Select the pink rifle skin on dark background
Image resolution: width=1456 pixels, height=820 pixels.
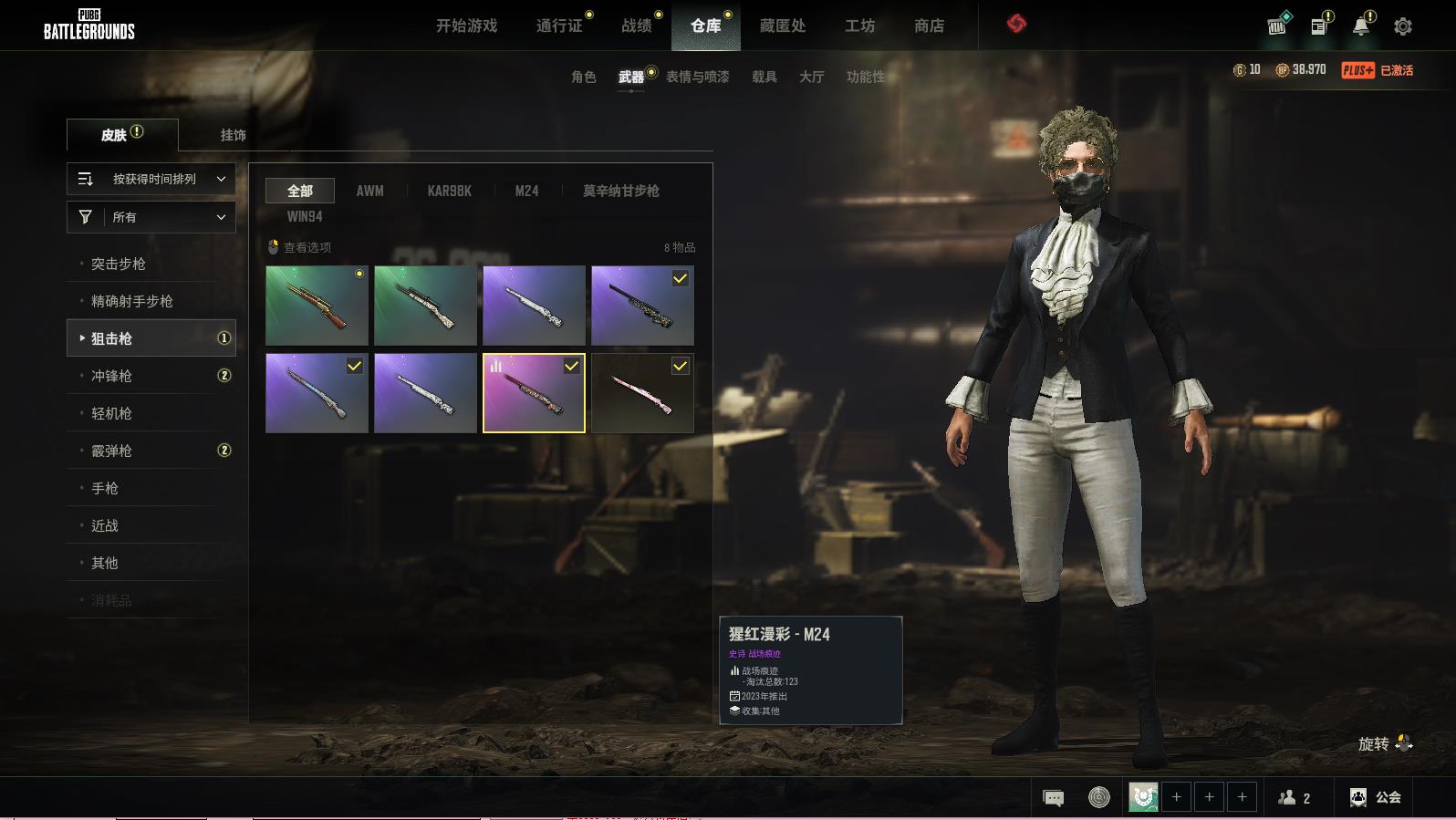tap(642, 393)
